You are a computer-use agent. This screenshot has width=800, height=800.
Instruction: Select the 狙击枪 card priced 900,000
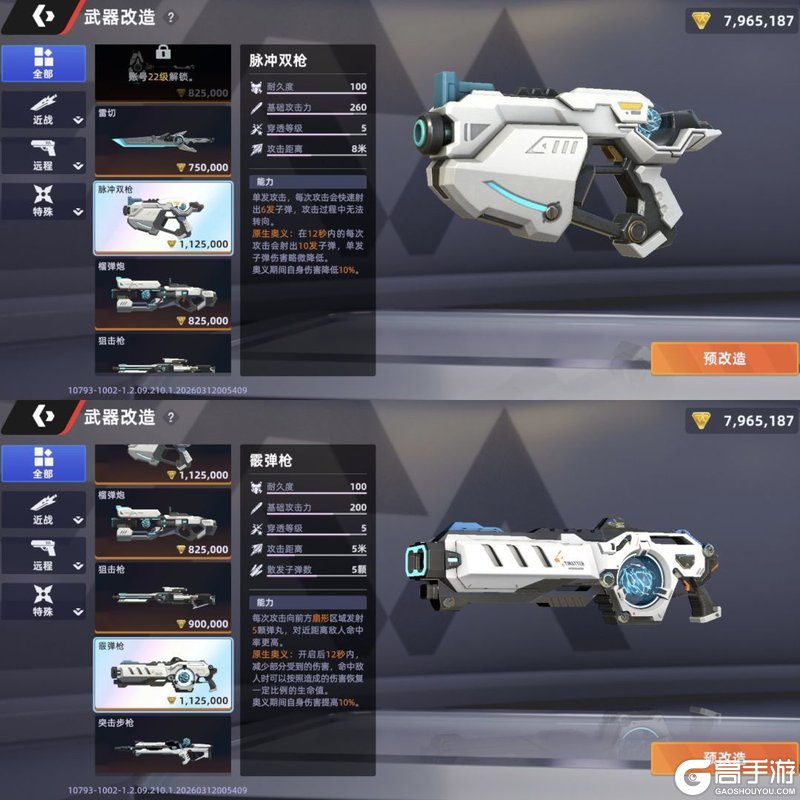pyautogui.click(x=162, y=597)
